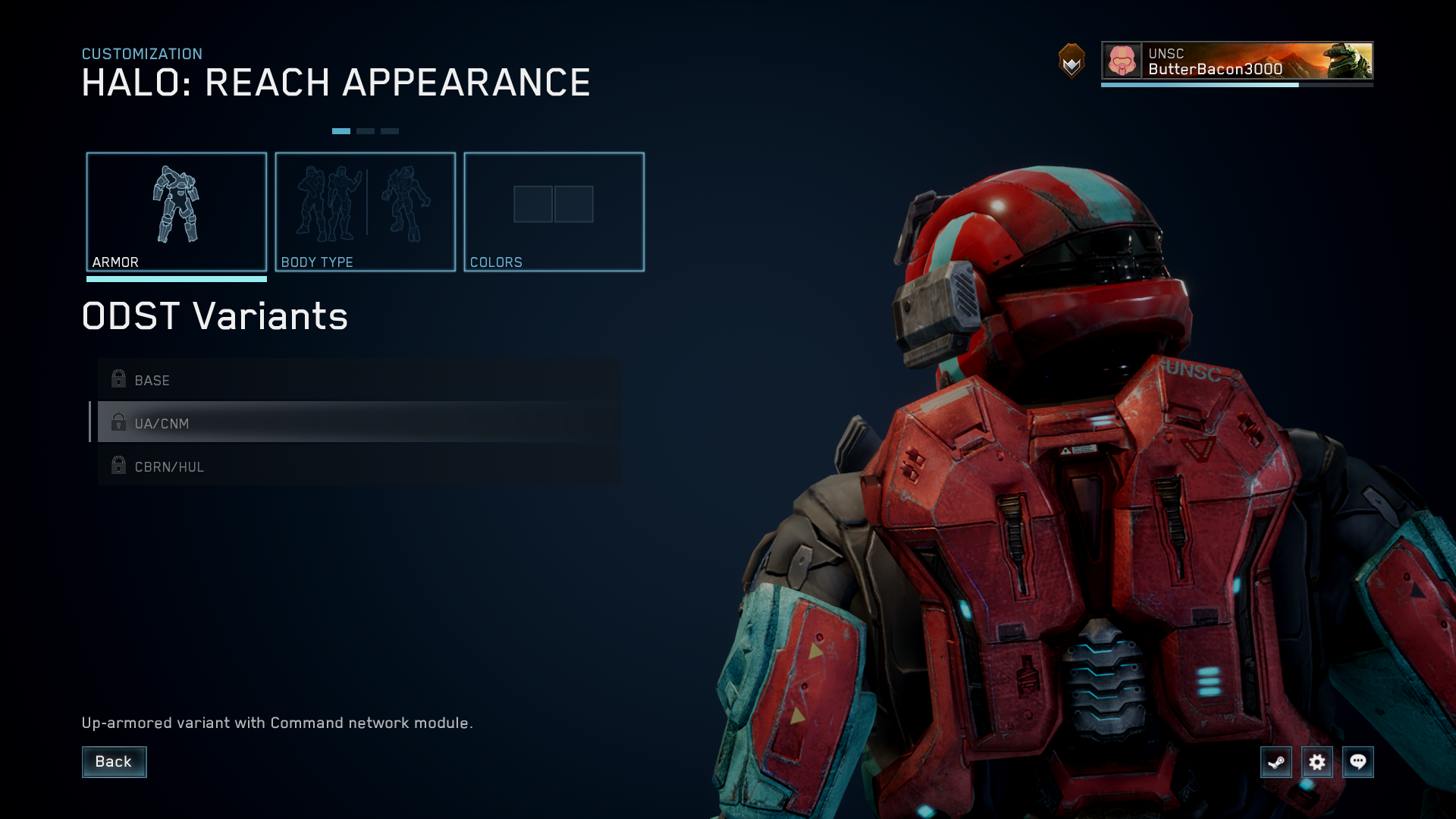Click the Steam overlay icon
Image resolution: width=1456 pixels, height=819 pixels.
point(1276,762)
